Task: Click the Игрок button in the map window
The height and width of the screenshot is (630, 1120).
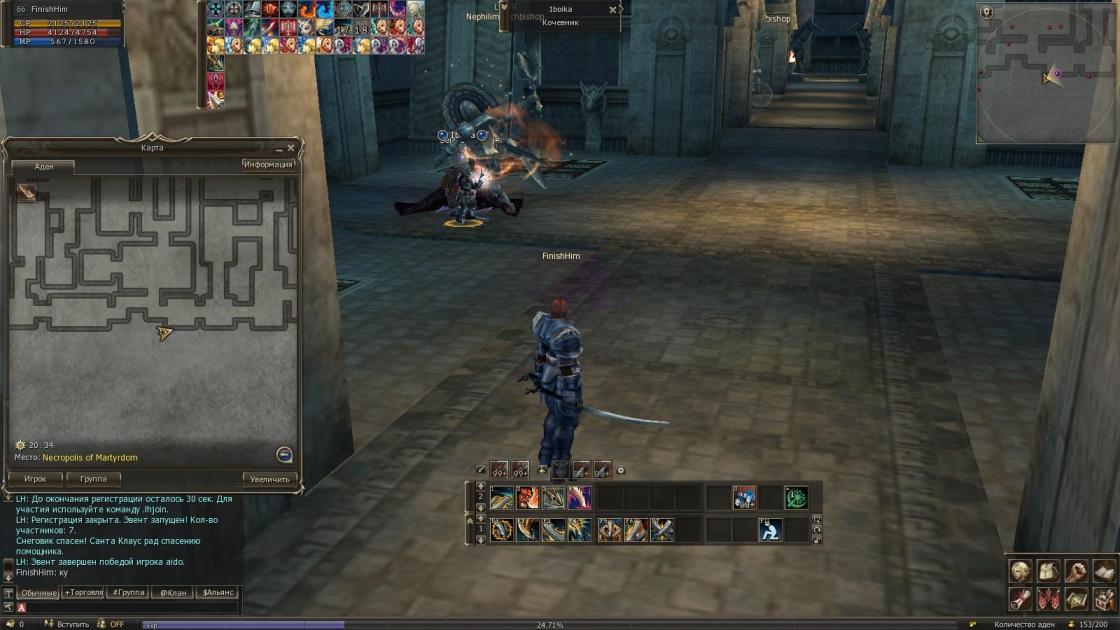Action: point(35,479)
